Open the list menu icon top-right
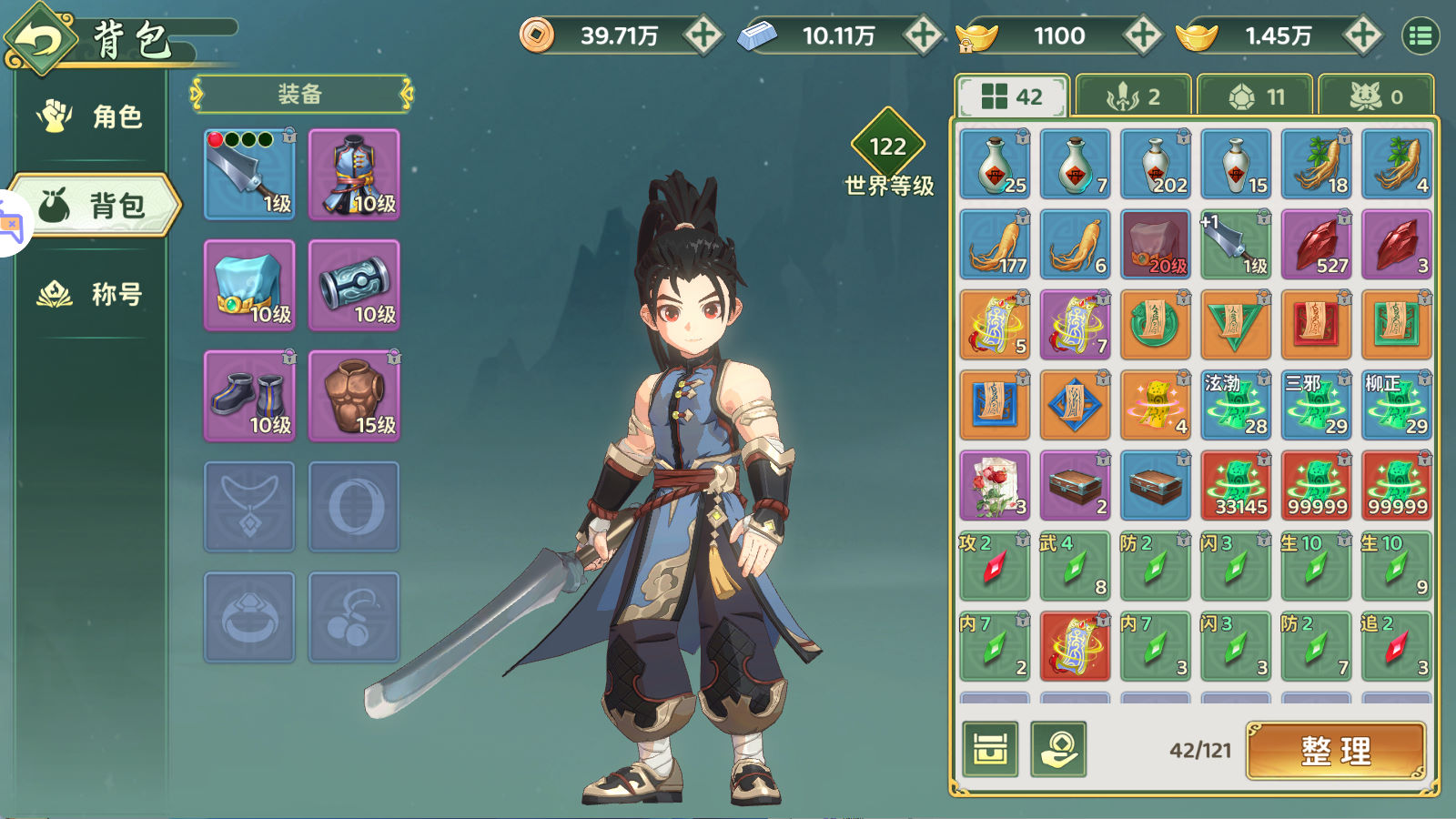 coord(1421,36)
